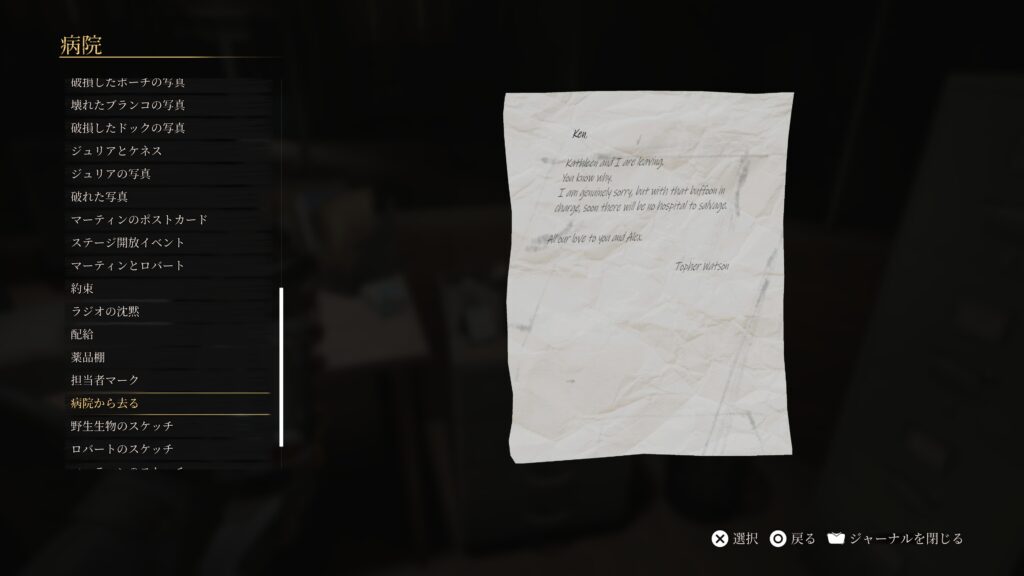The width and height of the screenshot is (1024, 576).
Task: Select the 担当者マーク entry
Action: coord(105,381)
